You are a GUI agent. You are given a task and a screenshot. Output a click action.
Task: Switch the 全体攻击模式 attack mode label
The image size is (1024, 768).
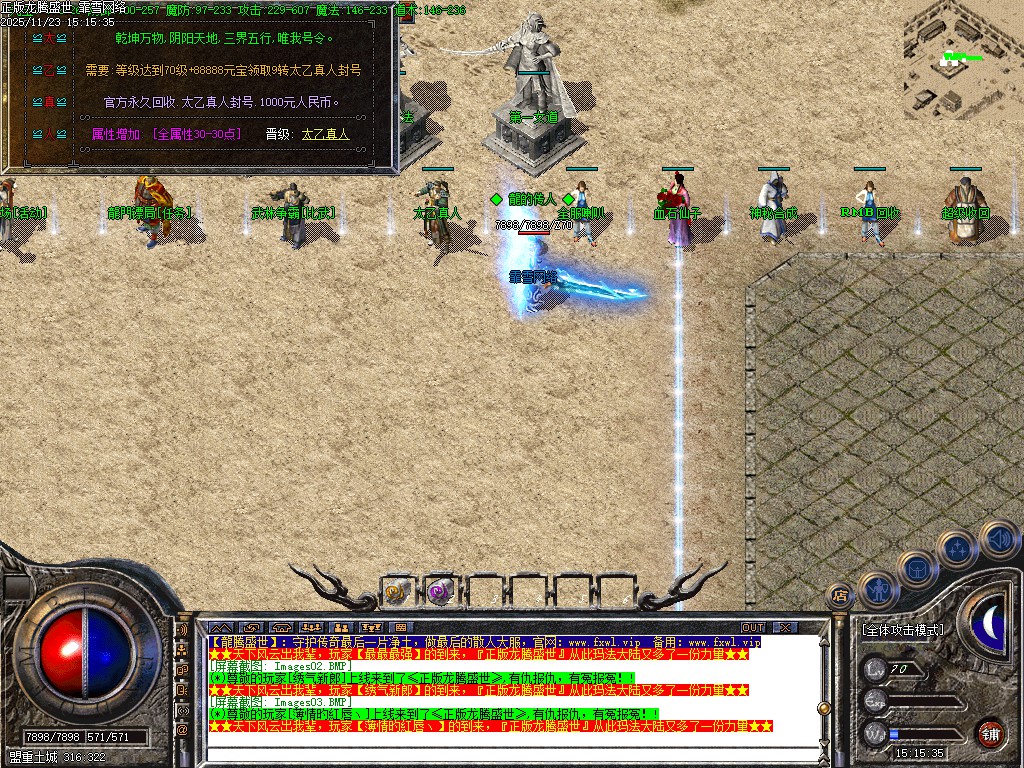[x=902, y=630]
